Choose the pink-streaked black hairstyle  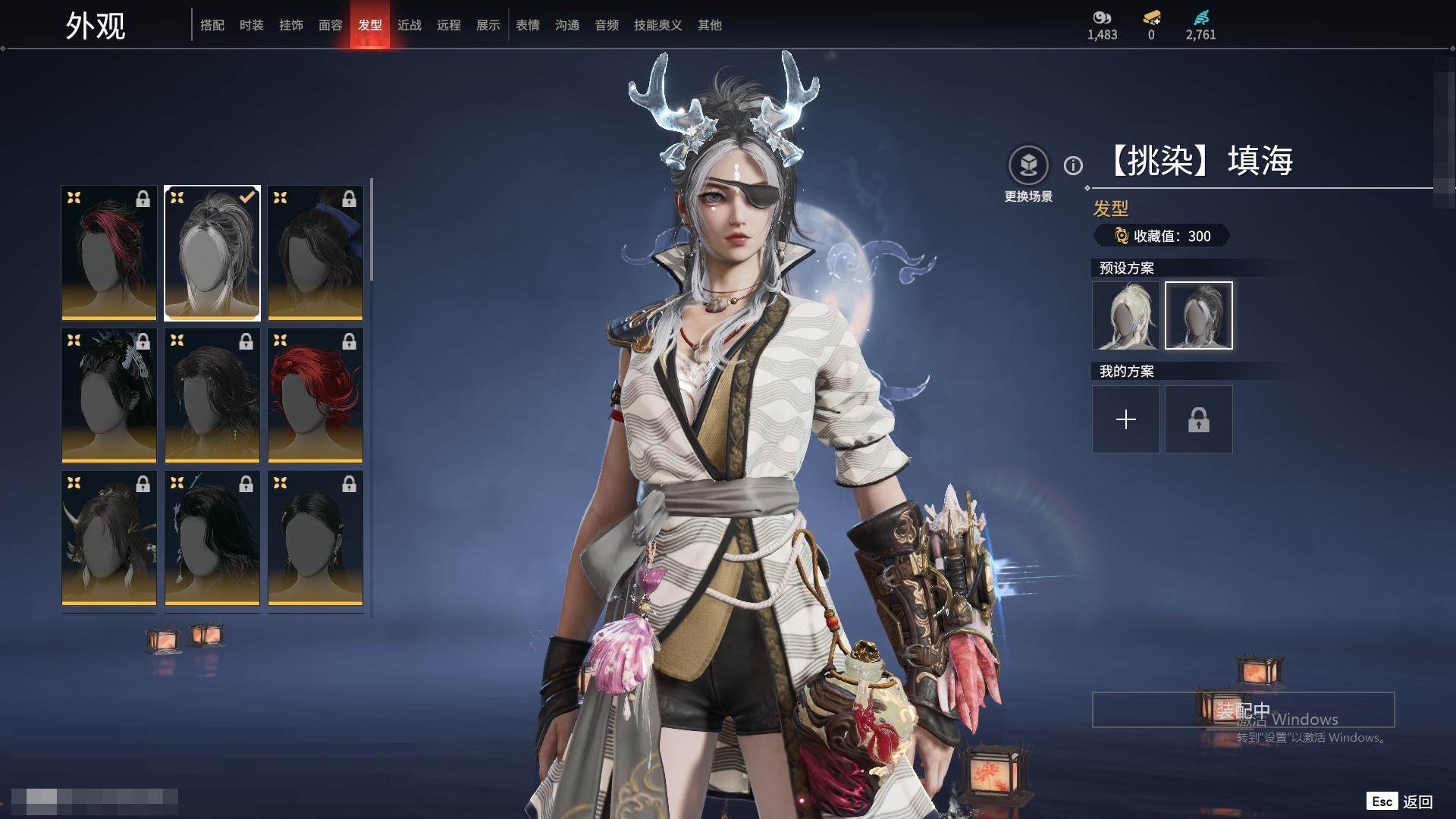tap(109, 253)
